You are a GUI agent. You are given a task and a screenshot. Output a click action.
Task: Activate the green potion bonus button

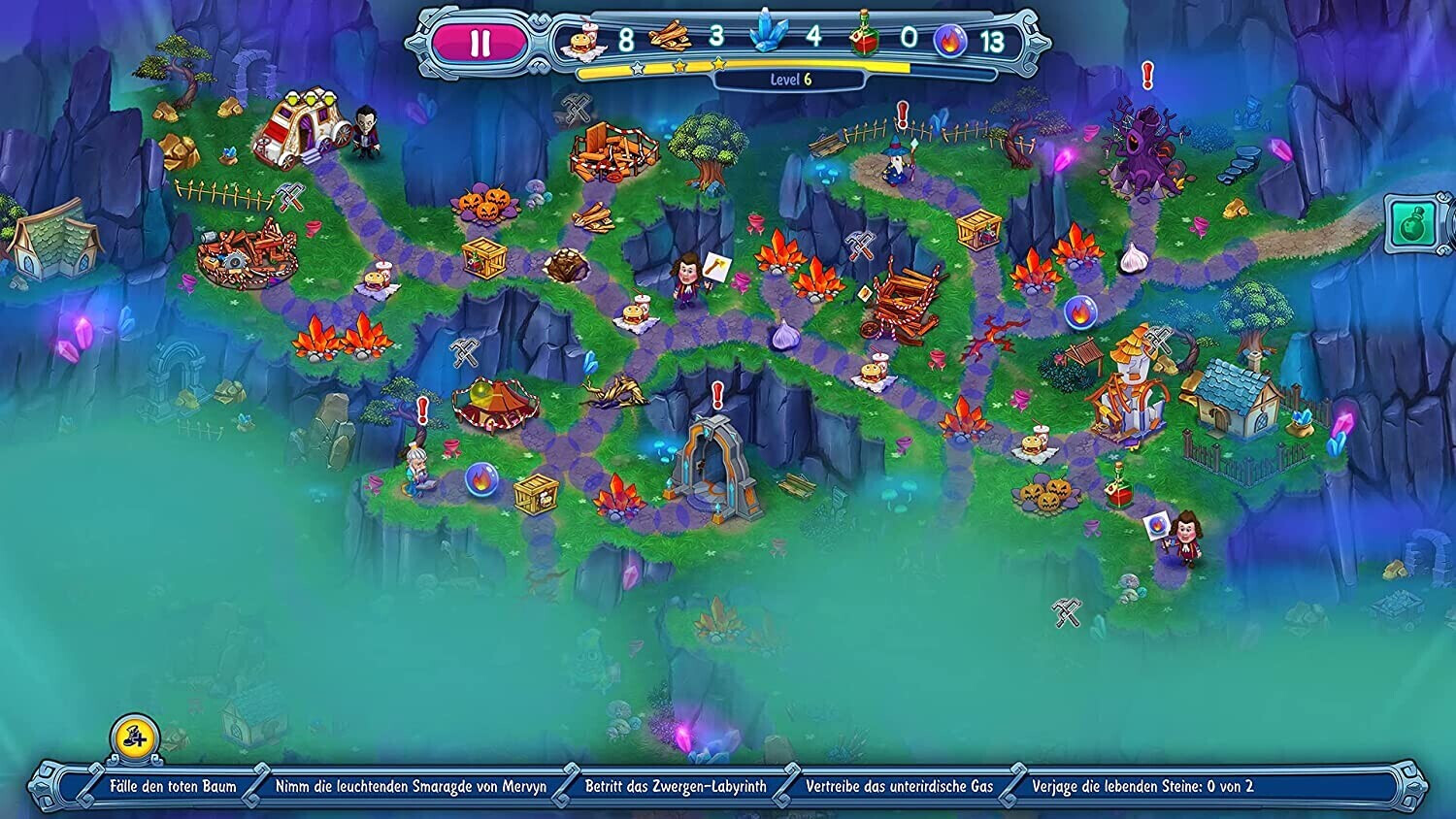coord(1412,224)
